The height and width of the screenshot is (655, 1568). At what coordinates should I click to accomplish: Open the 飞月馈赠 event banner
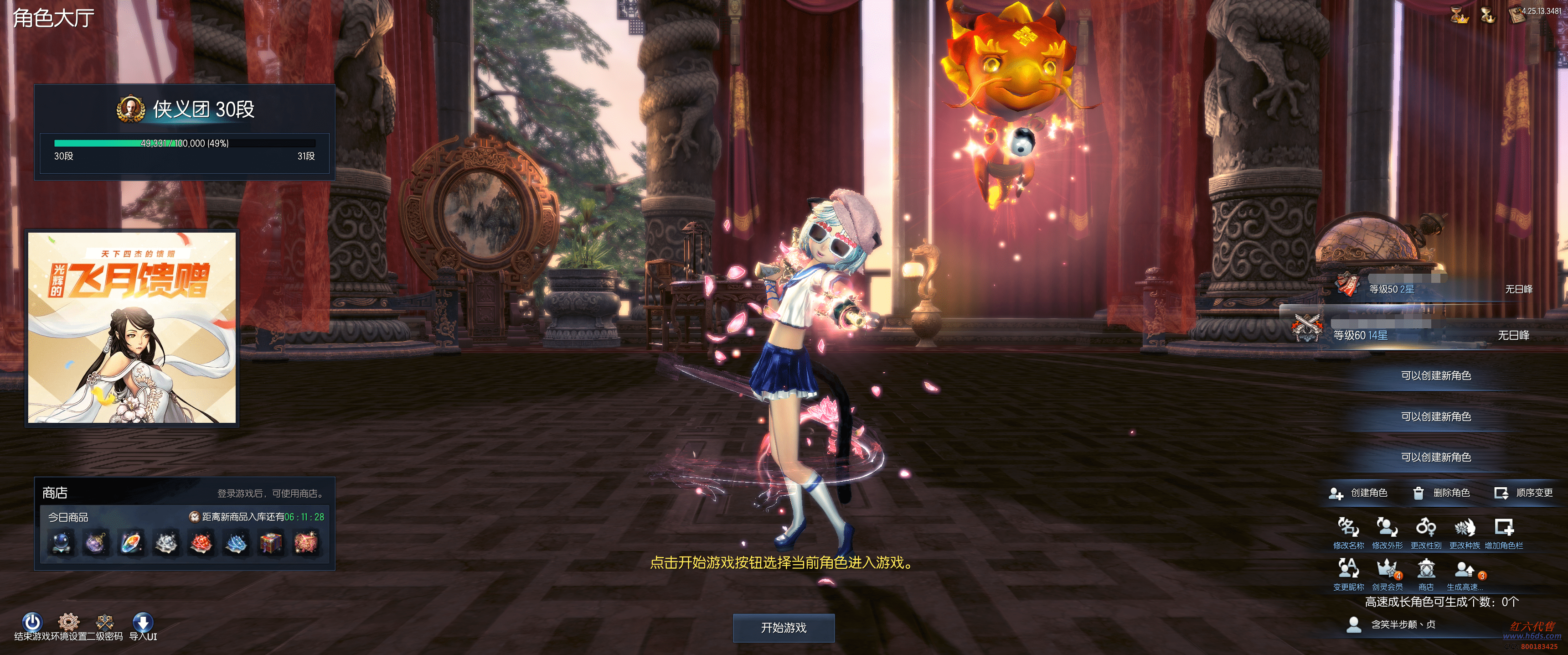click(x=131, y=328)
